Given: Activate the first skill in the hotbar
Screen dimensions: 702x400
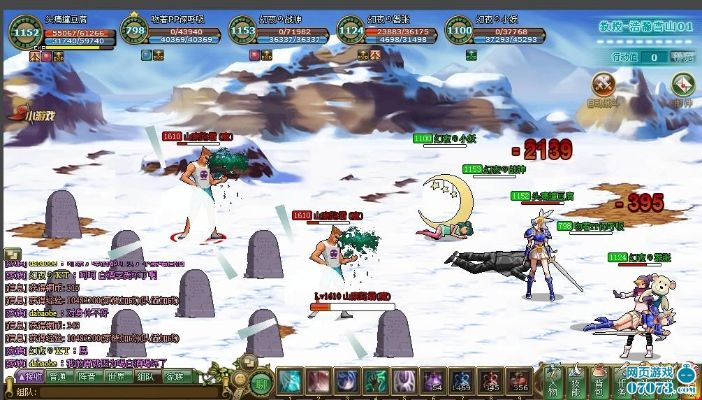Looking at the screenshot, I should pyautogui.click(x=291, y=382).
